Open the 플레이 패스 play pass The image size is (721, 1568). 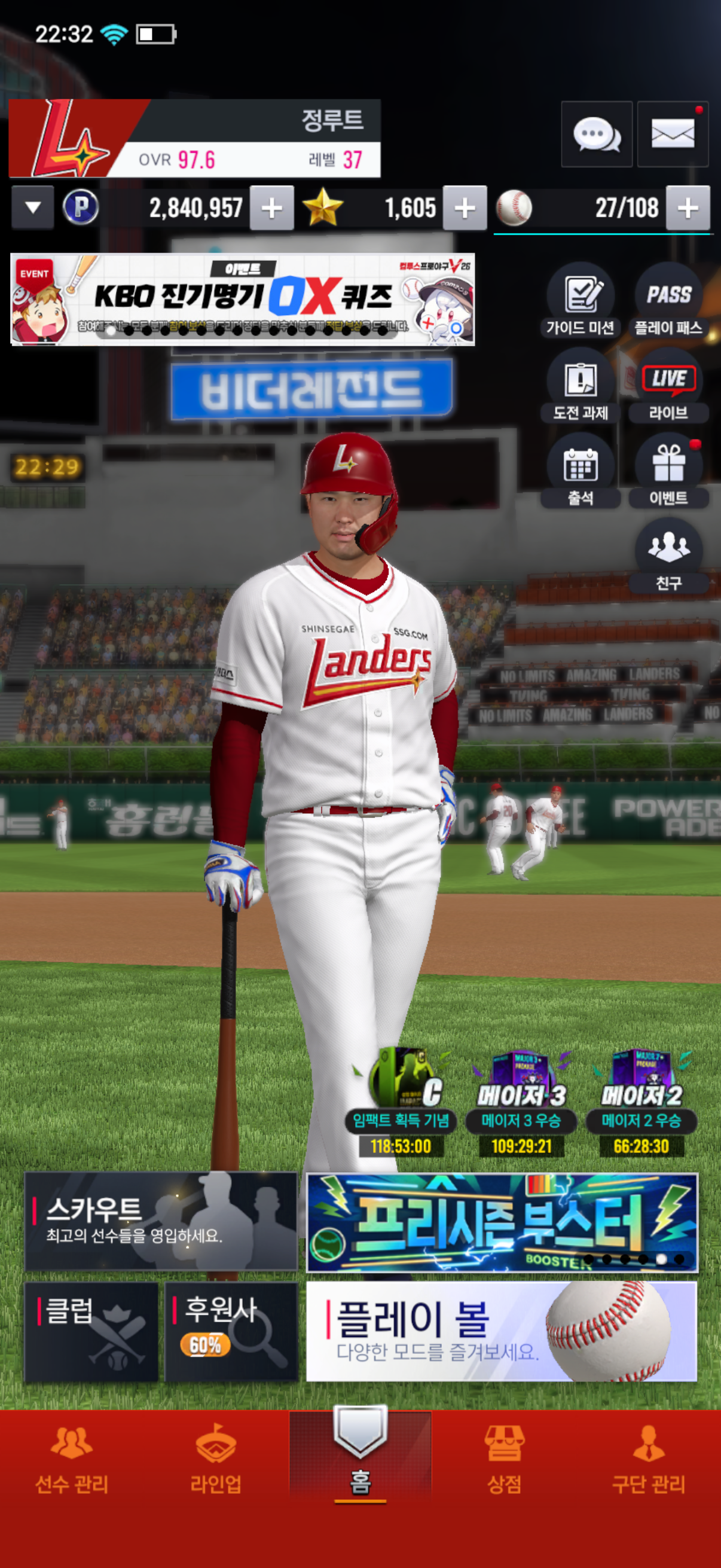point(668,300)
